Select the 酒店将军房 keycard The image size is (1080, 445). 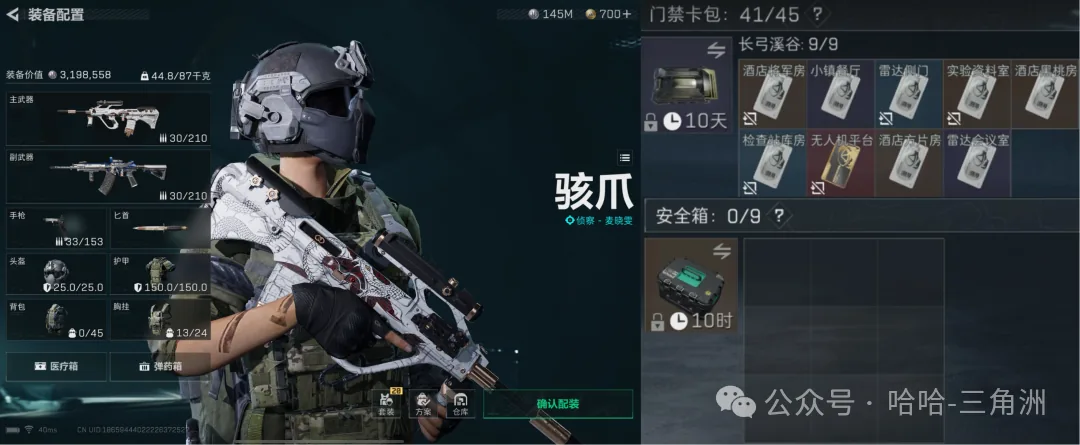[x=772, y=95]
